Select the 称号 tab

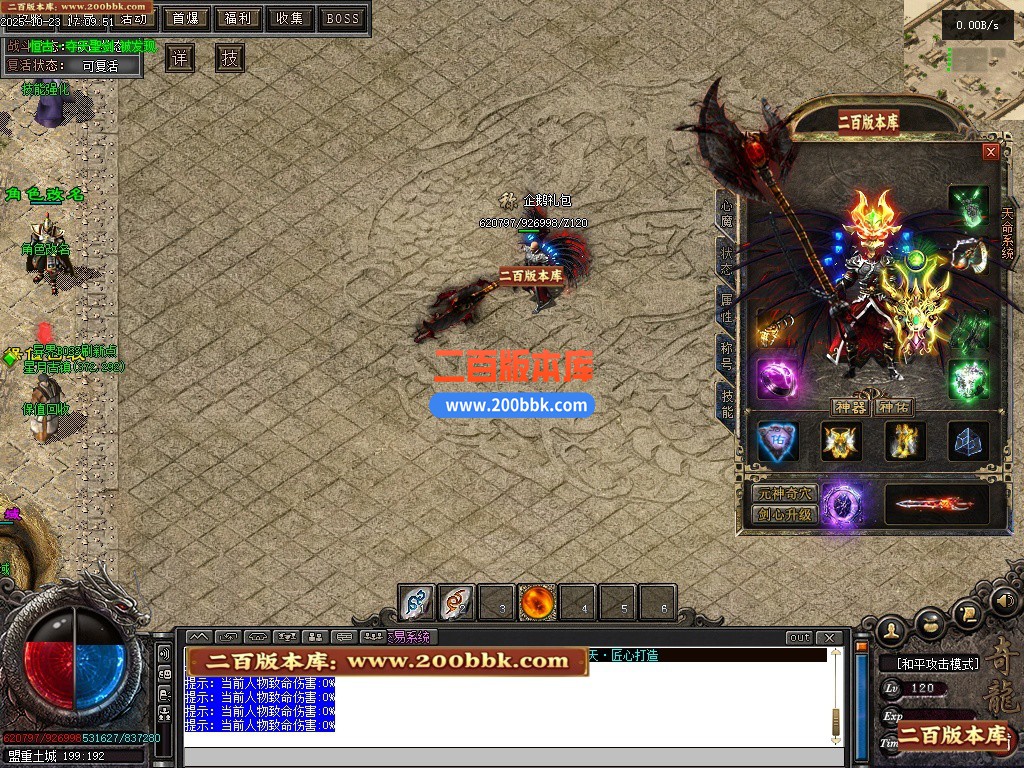coord(727,355)
